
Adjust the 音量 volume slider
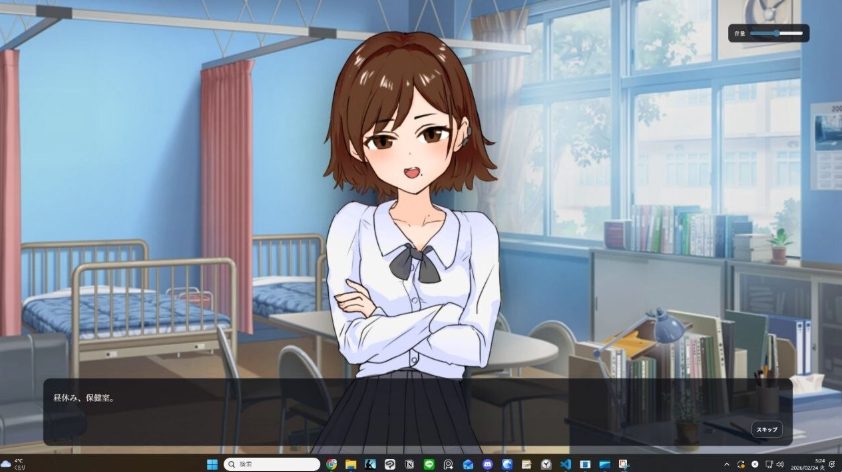pos(778,33)
